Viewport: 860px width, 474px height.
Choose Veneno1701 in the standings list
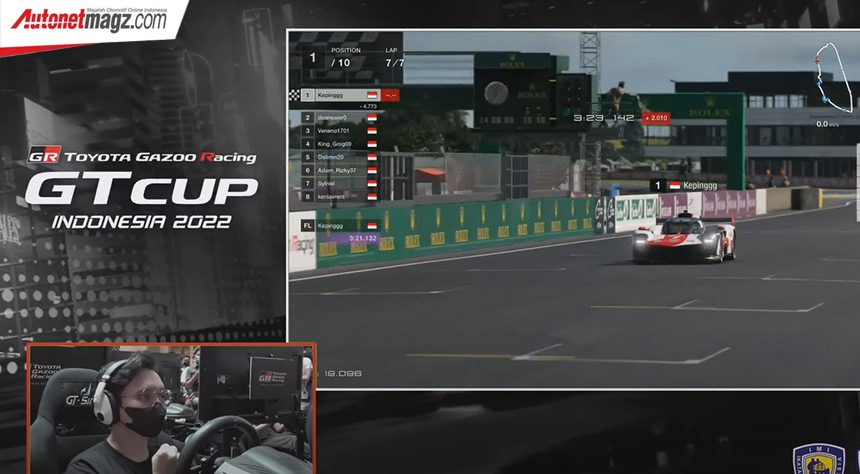pos(340,130)
